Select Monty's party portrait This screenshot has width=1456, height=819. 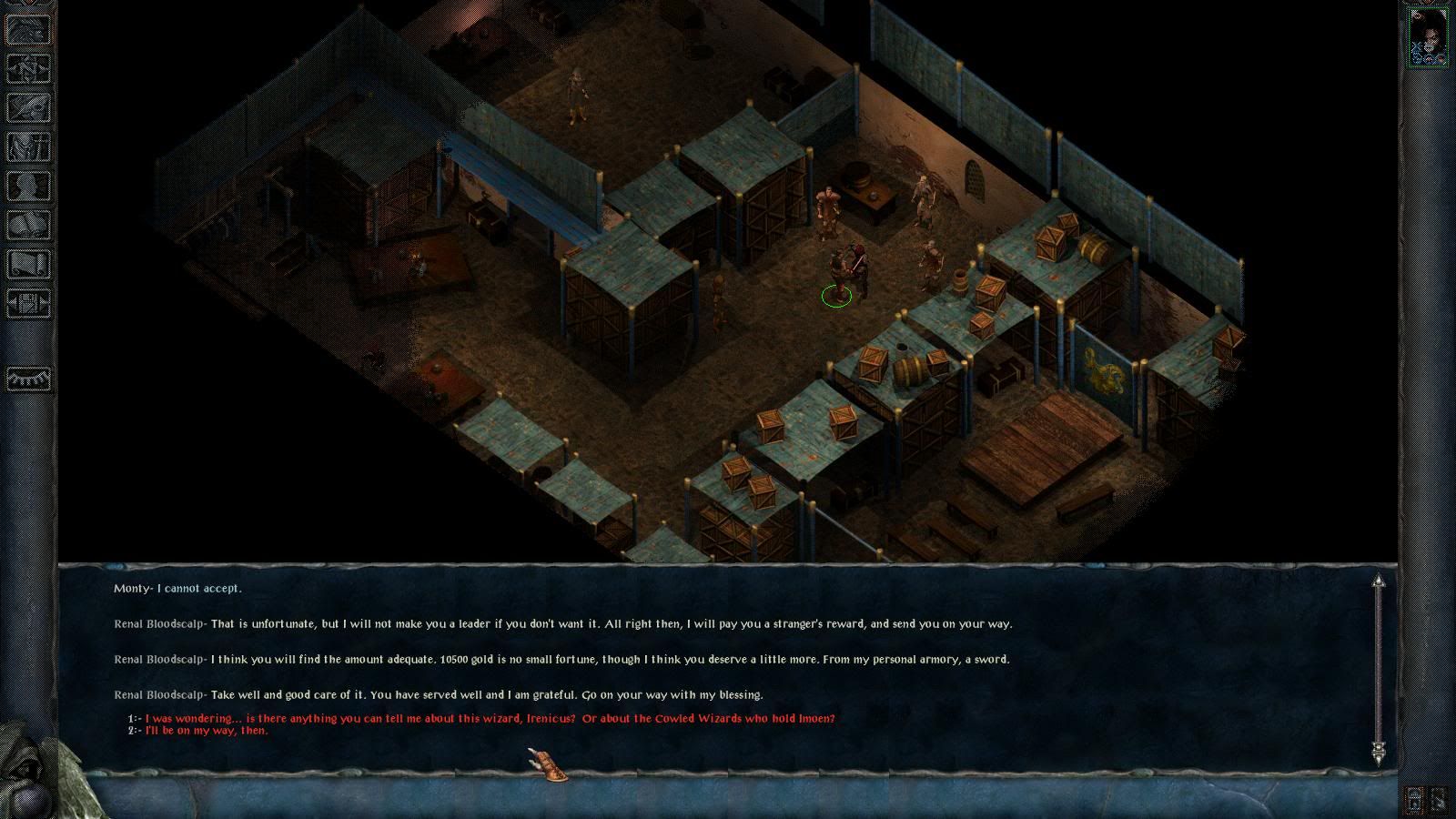click(x=1427, y=36)
